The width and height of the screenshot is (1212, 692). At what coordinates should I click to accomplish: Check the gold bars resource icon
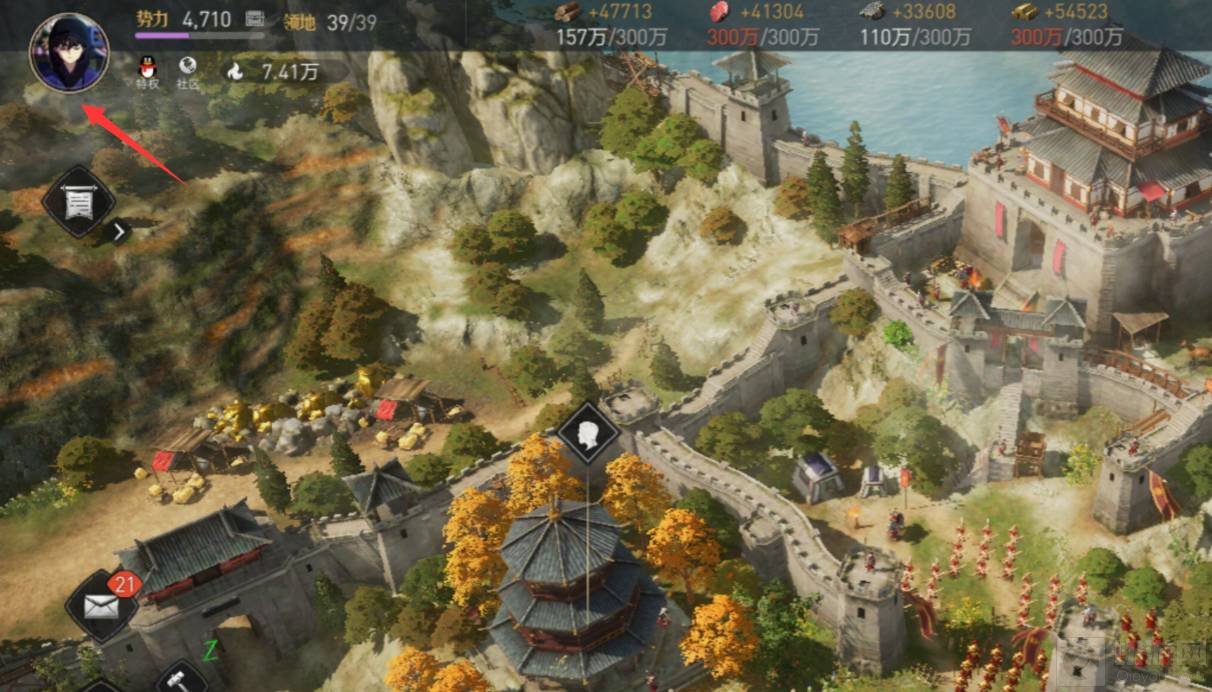(x=1023, y=12)
